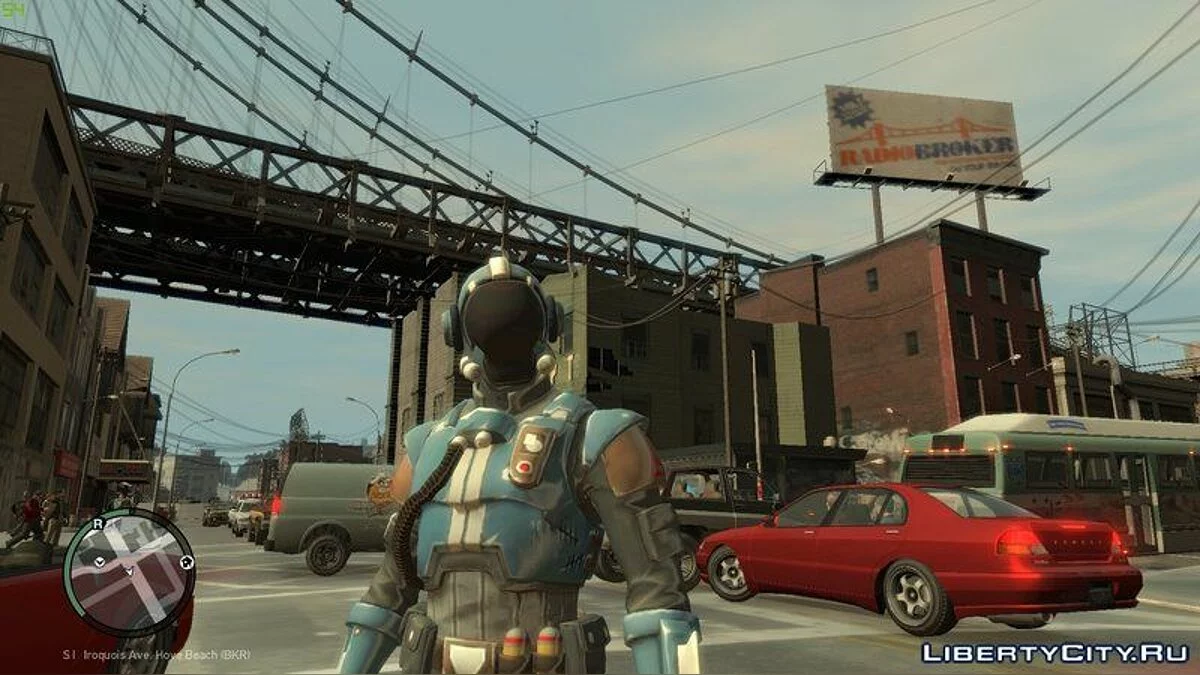
Task: Click the safehouse blip on radar's right edge
Action: (x=186, y=563)
